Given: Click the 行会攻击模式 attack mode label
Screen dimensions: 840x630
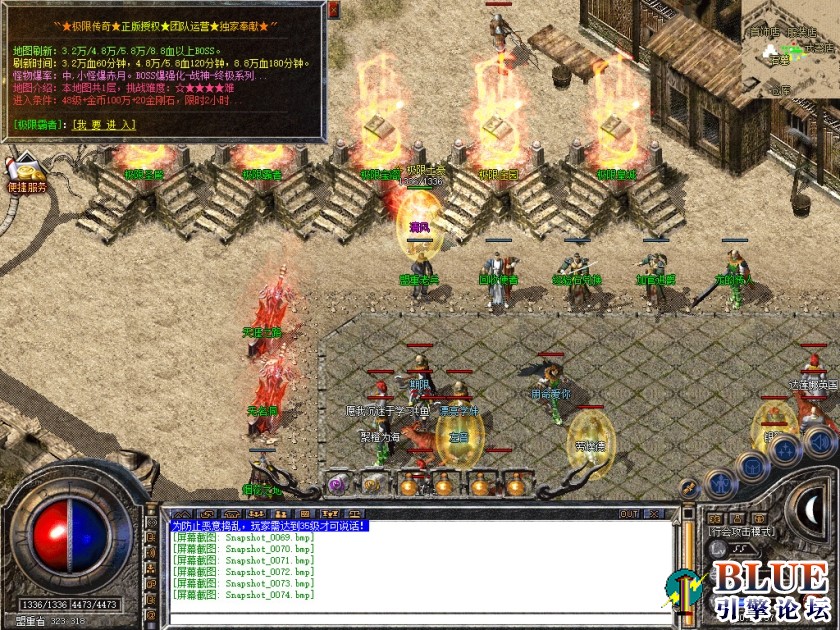Looking at the screenshot, I should click(740, 531).
